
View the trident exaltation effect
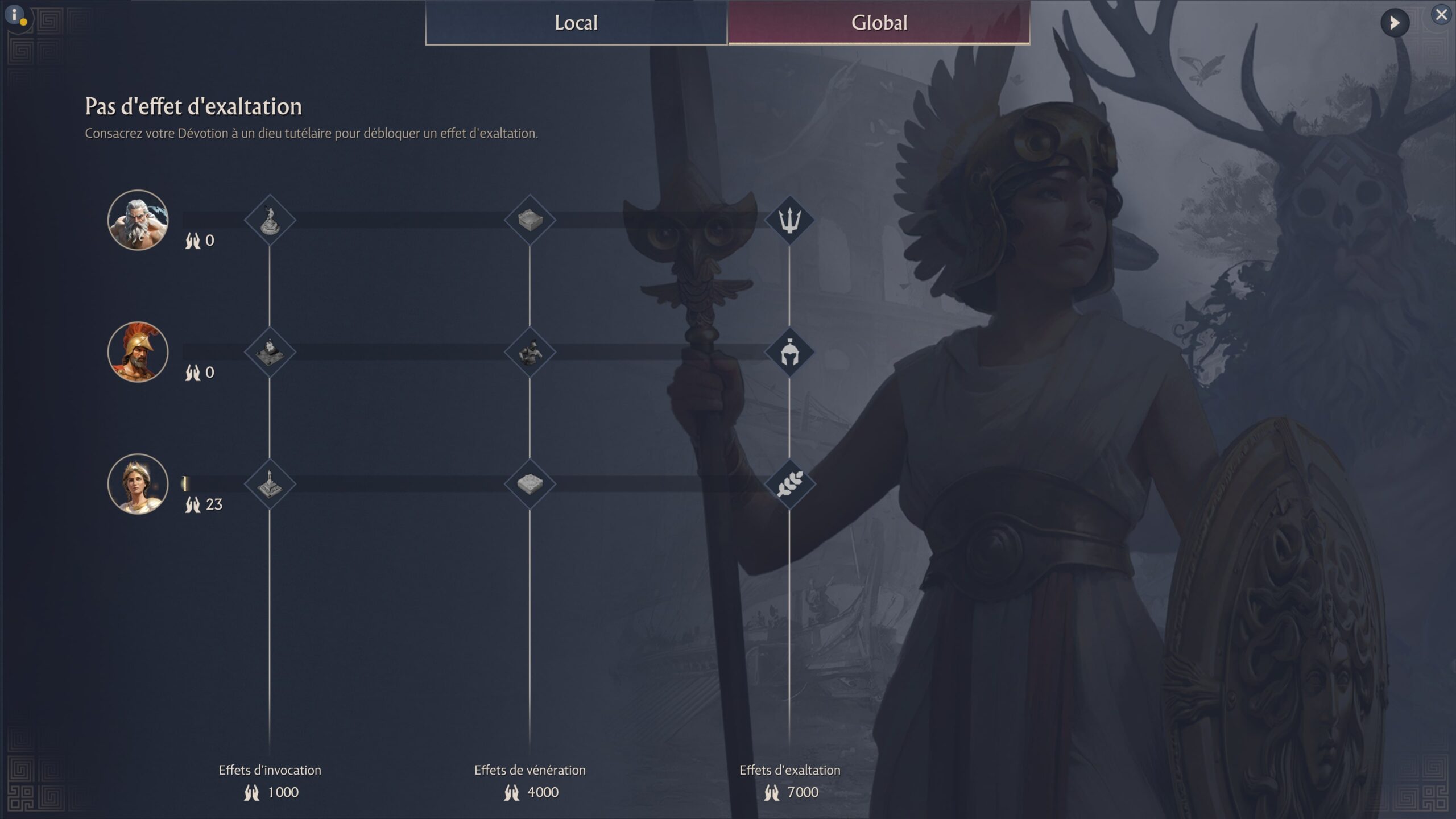pyautogui.click(x=789, y=220)
